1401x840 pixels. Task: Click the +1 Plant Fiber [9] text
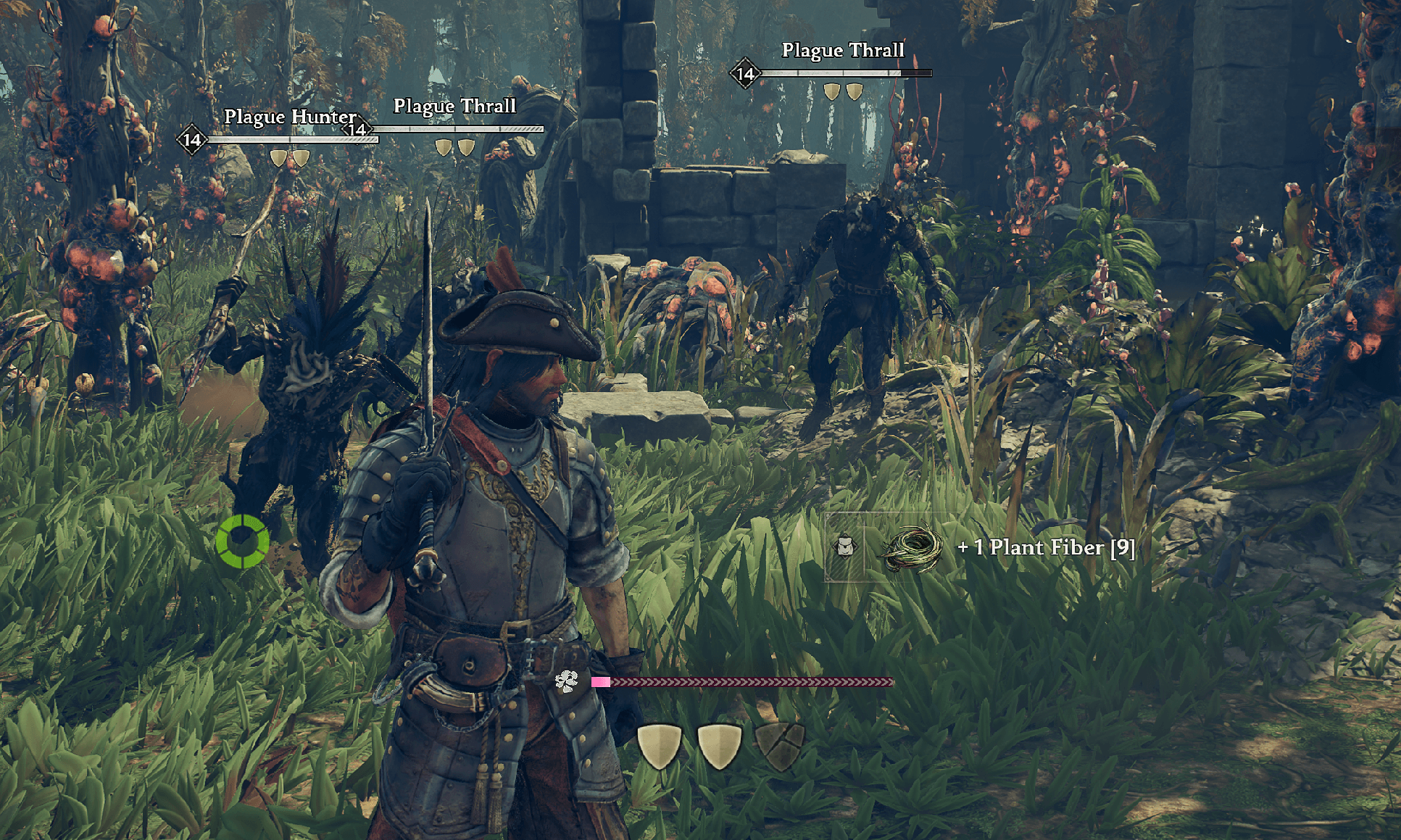point(1048,549)
